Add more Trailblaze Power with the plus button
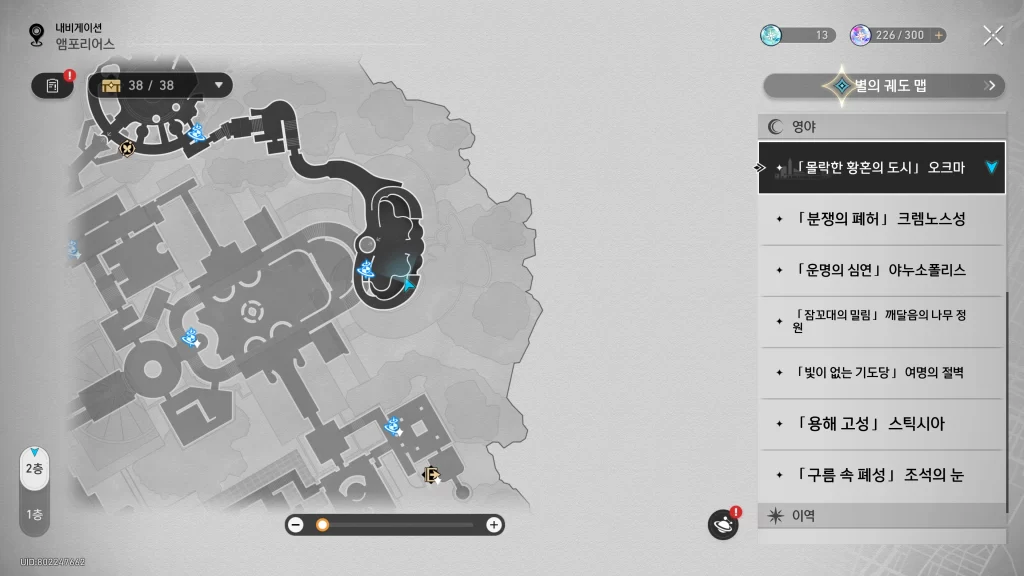Viewport: 1024px width, 576px height. (x=938, y=35)
